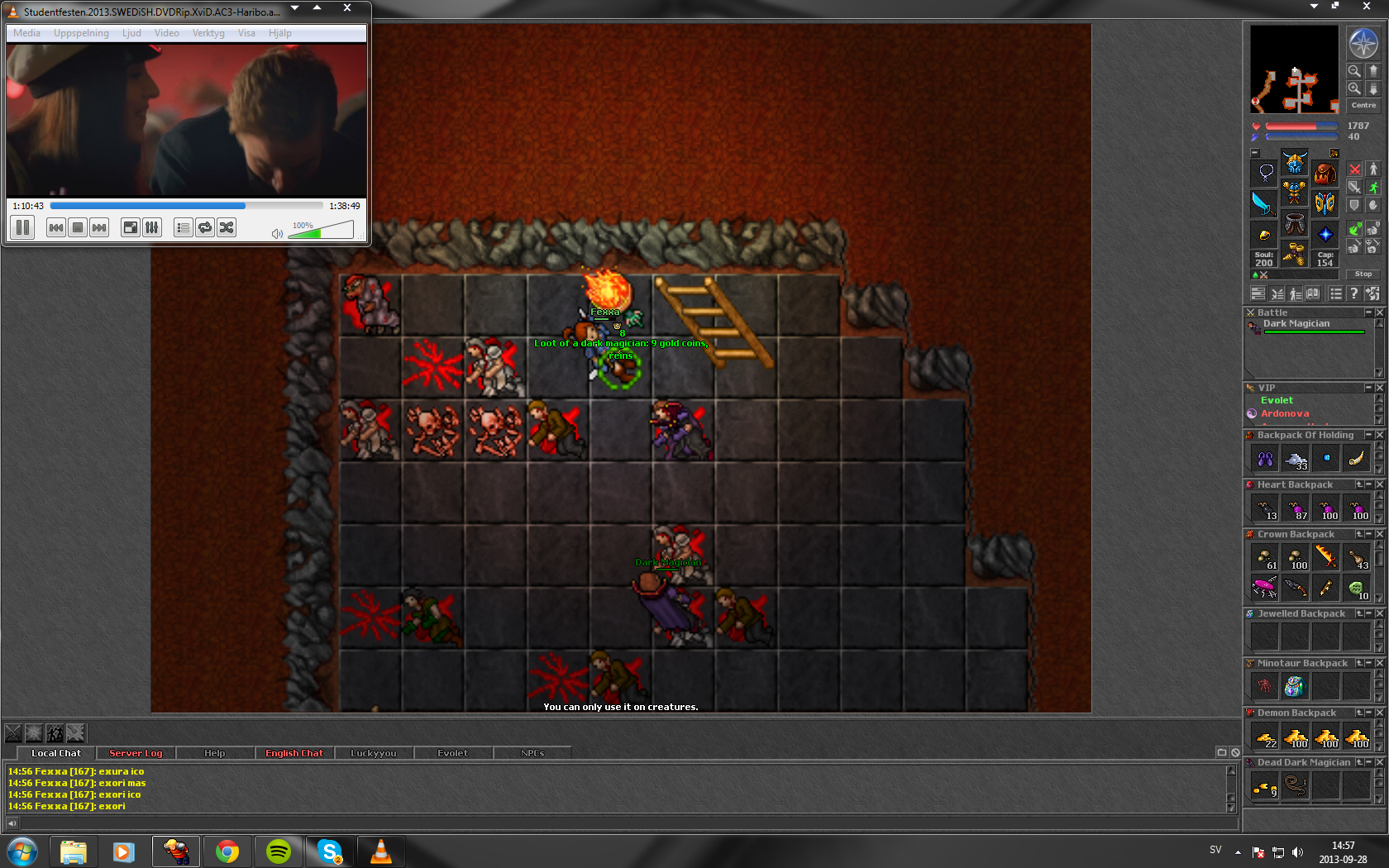This screenshot has width=1389, height=868.
Task: Pick the 9 gold coins from Dead Dark Magician
Action: tap(1265, 787)
